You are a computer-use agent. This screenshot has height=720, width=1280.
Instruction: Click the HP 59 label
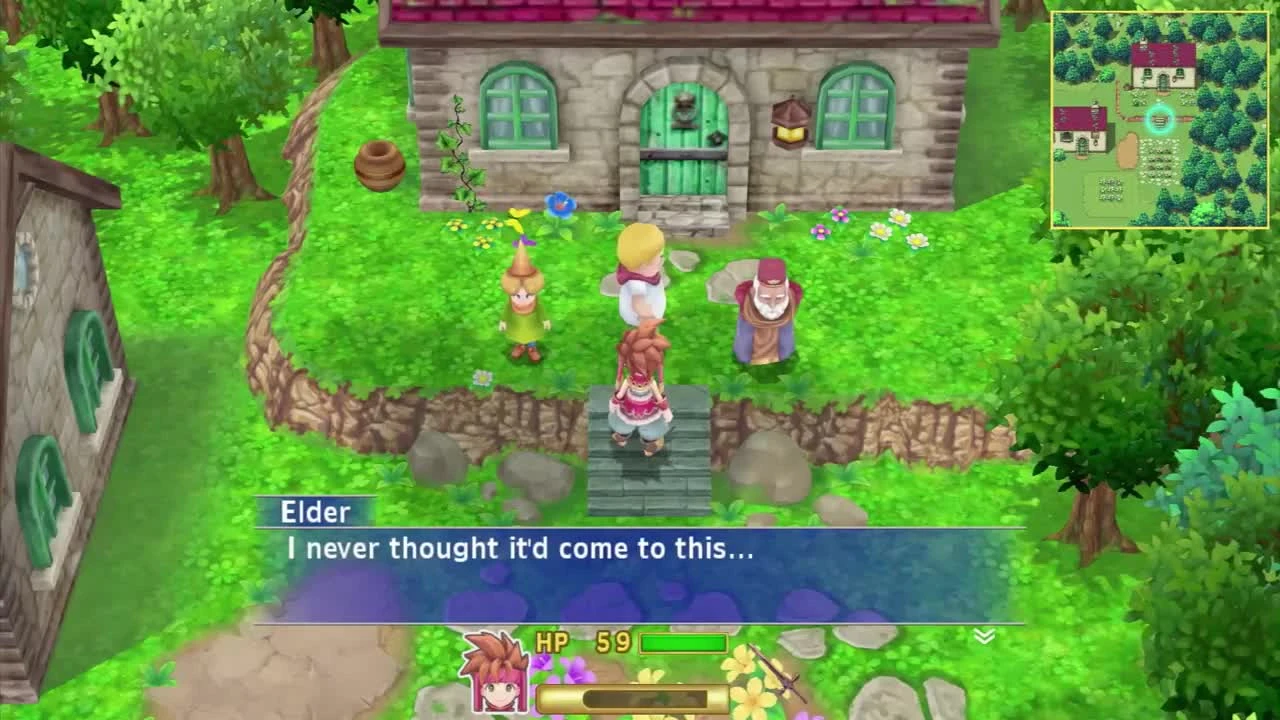(585, 642)
